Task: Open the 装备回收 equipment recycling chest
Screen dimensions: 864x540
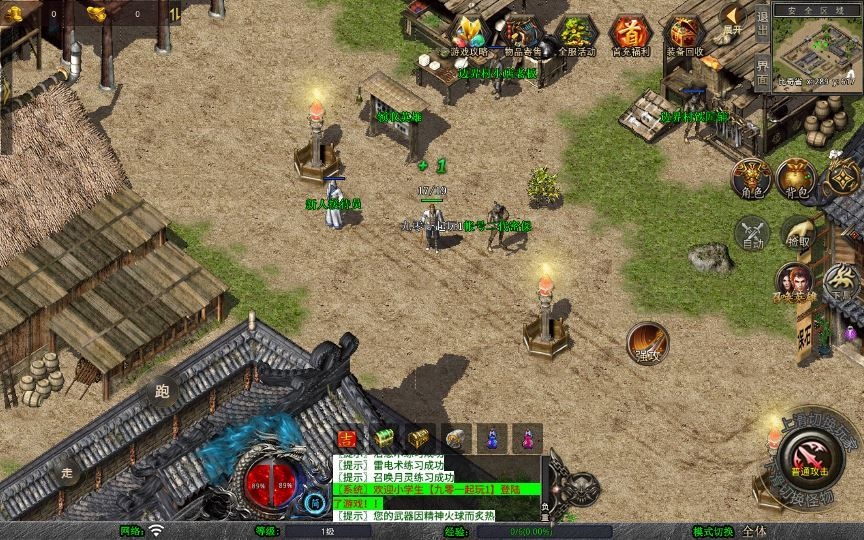Action: [684, 33]
